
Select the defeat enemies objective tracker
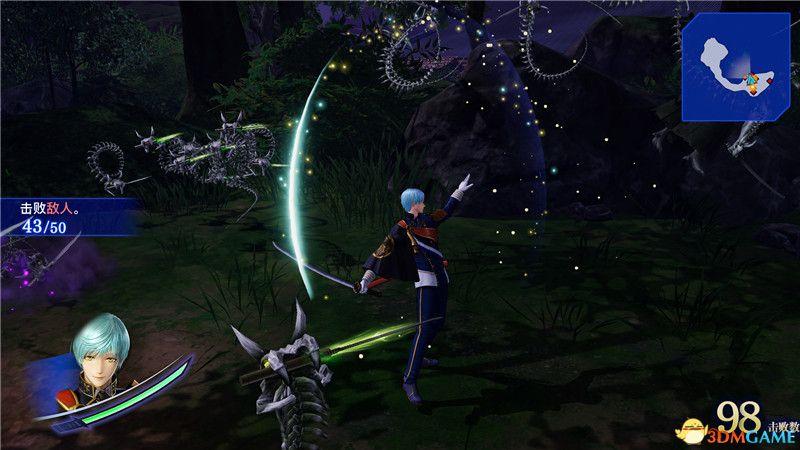(x=62, y=219)
